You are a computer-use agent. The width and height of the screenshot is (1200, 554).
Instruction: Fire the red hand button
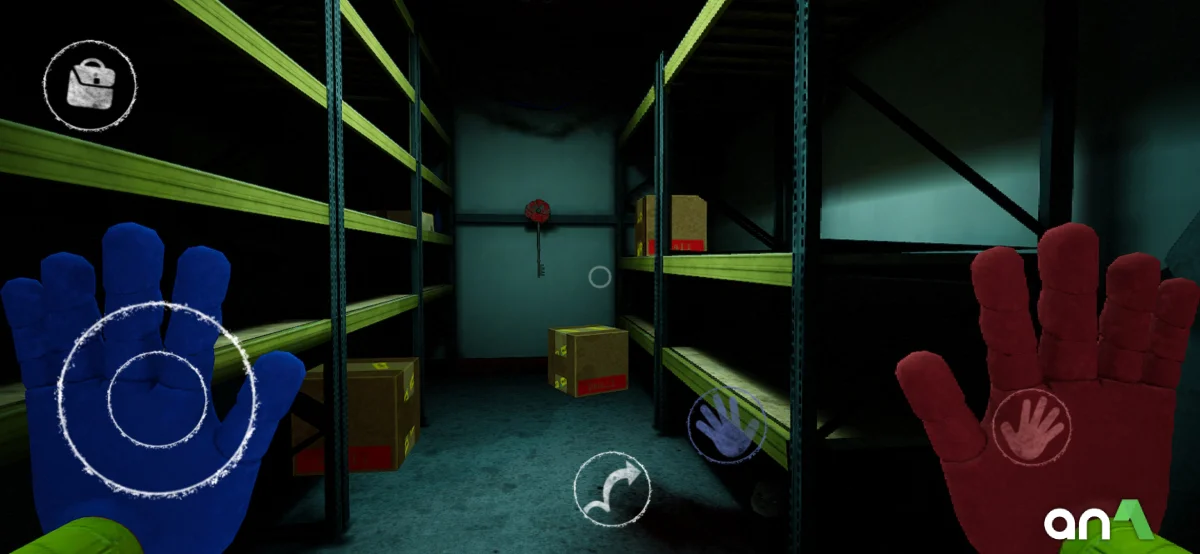(x=1031, y=426)
